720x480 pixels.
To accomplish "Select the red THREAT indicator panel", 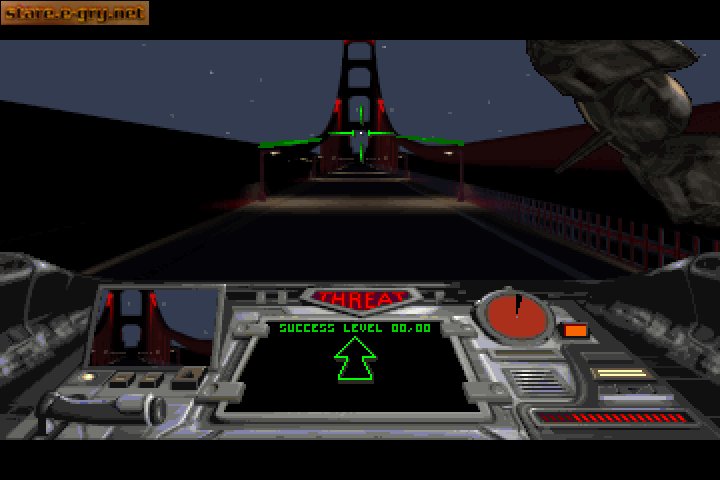I will [359, 298].
